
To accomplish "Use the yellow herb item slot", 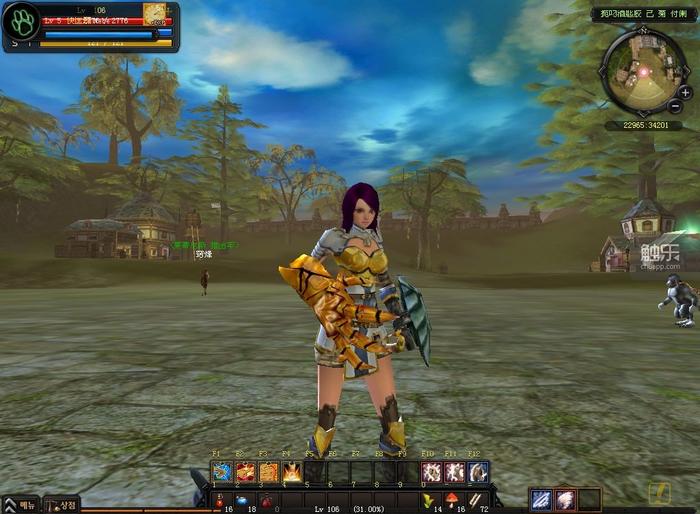I will pos(428,500).
